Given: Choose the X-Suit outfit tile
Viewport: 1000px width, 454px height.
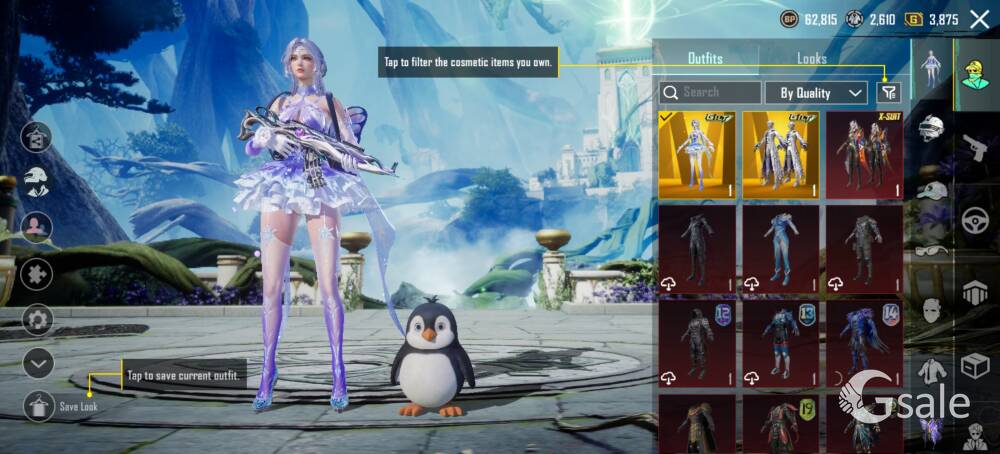Looking at the screenshot, I should click(x=864, y=155).
